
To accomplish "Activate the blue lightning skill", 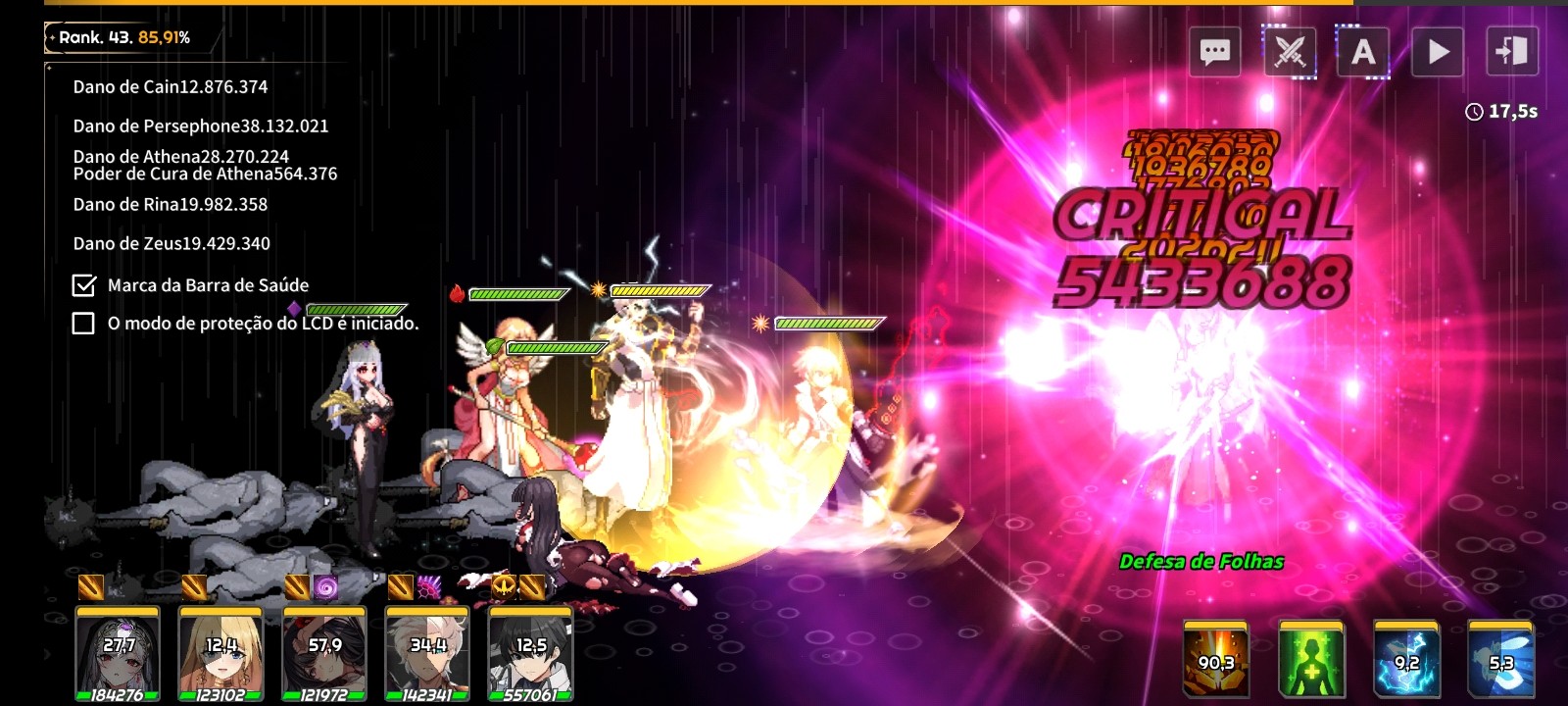I will pos(1406,658).
